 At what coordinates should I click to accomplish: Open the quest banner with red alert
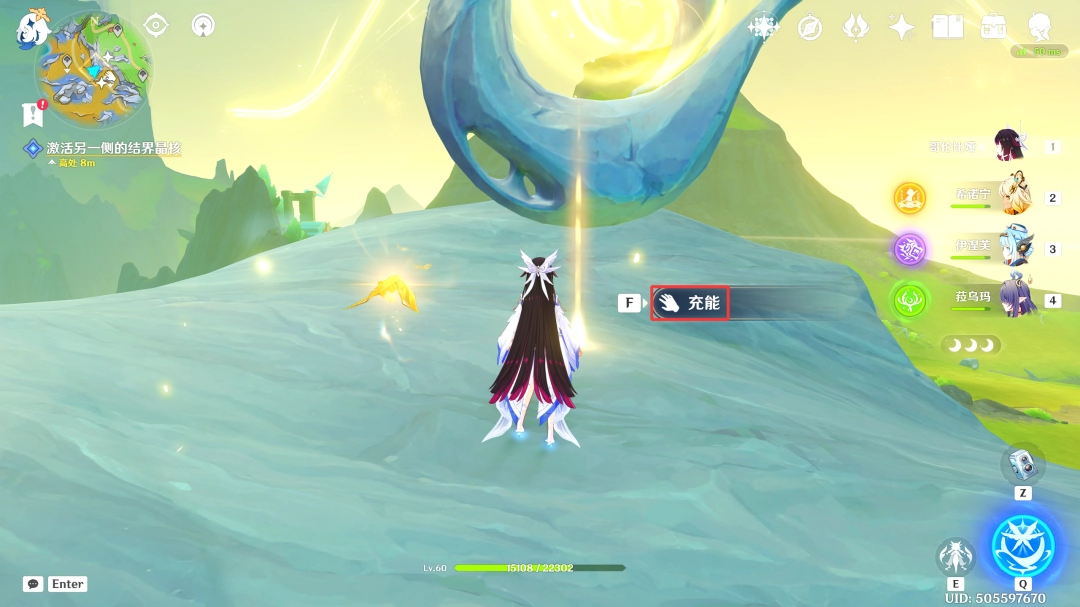click(x=33, y=114)
